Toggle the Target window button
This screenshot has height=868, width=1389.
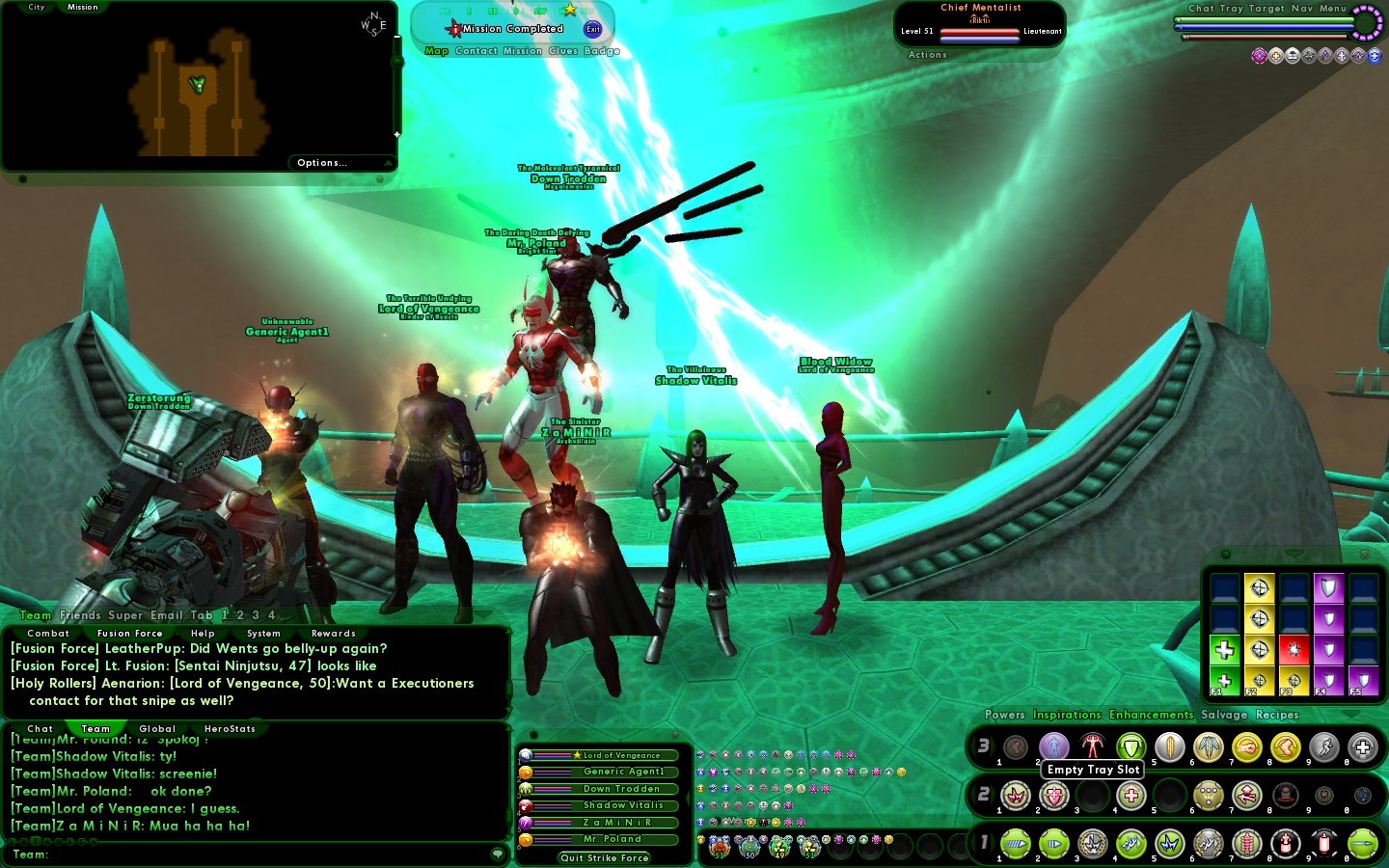[1266, 9]
